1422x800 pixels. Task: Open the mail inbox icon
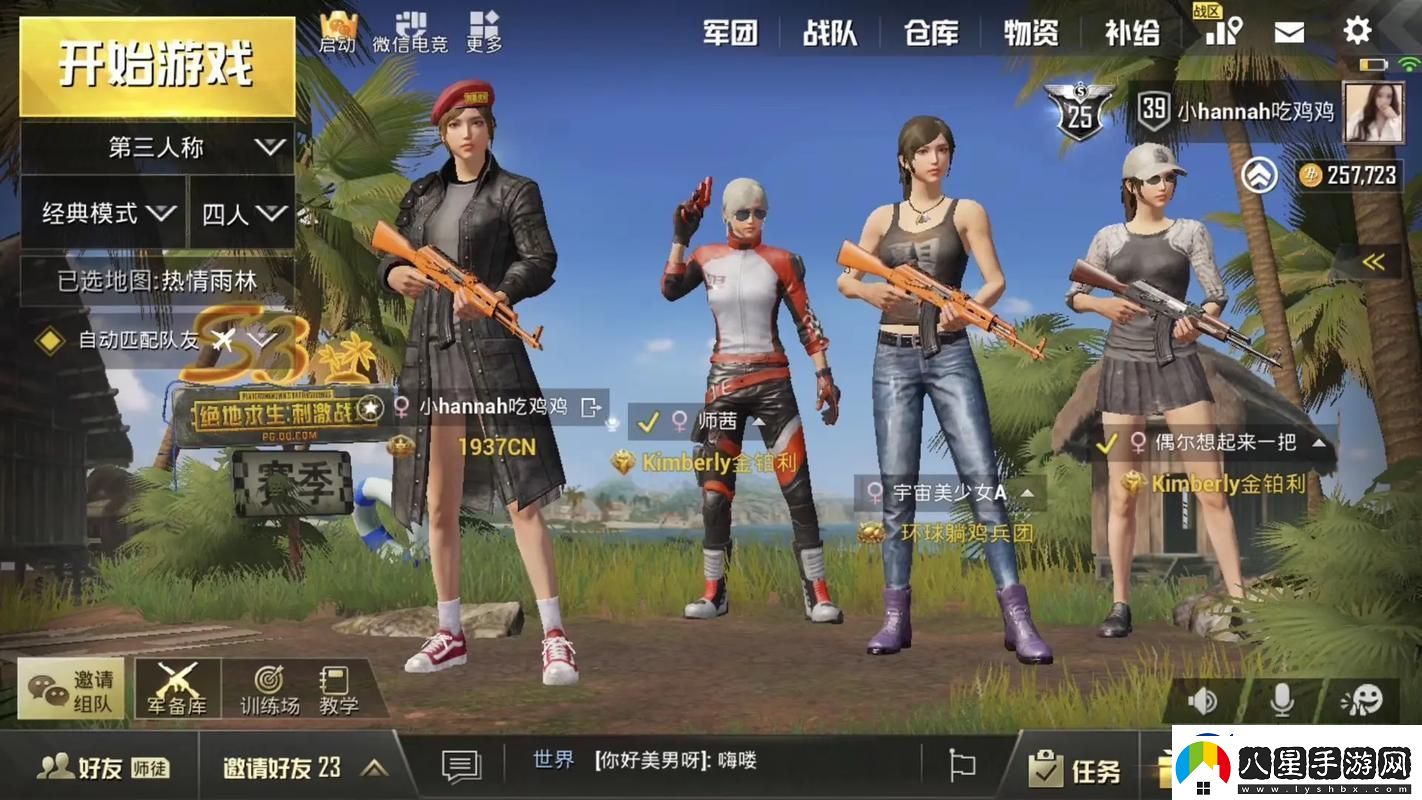click(1288, 30)
